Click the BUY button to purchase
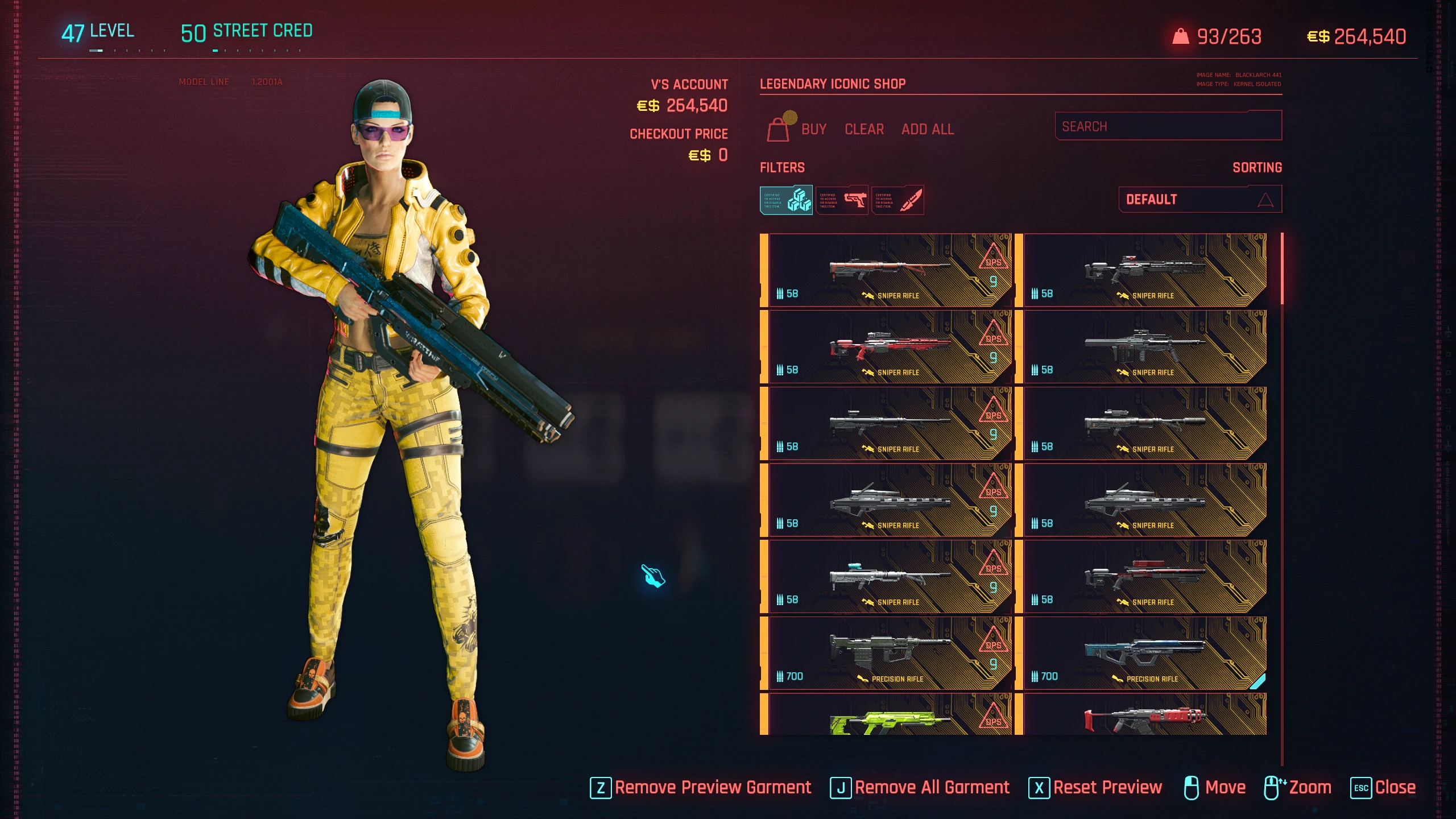 813,129
